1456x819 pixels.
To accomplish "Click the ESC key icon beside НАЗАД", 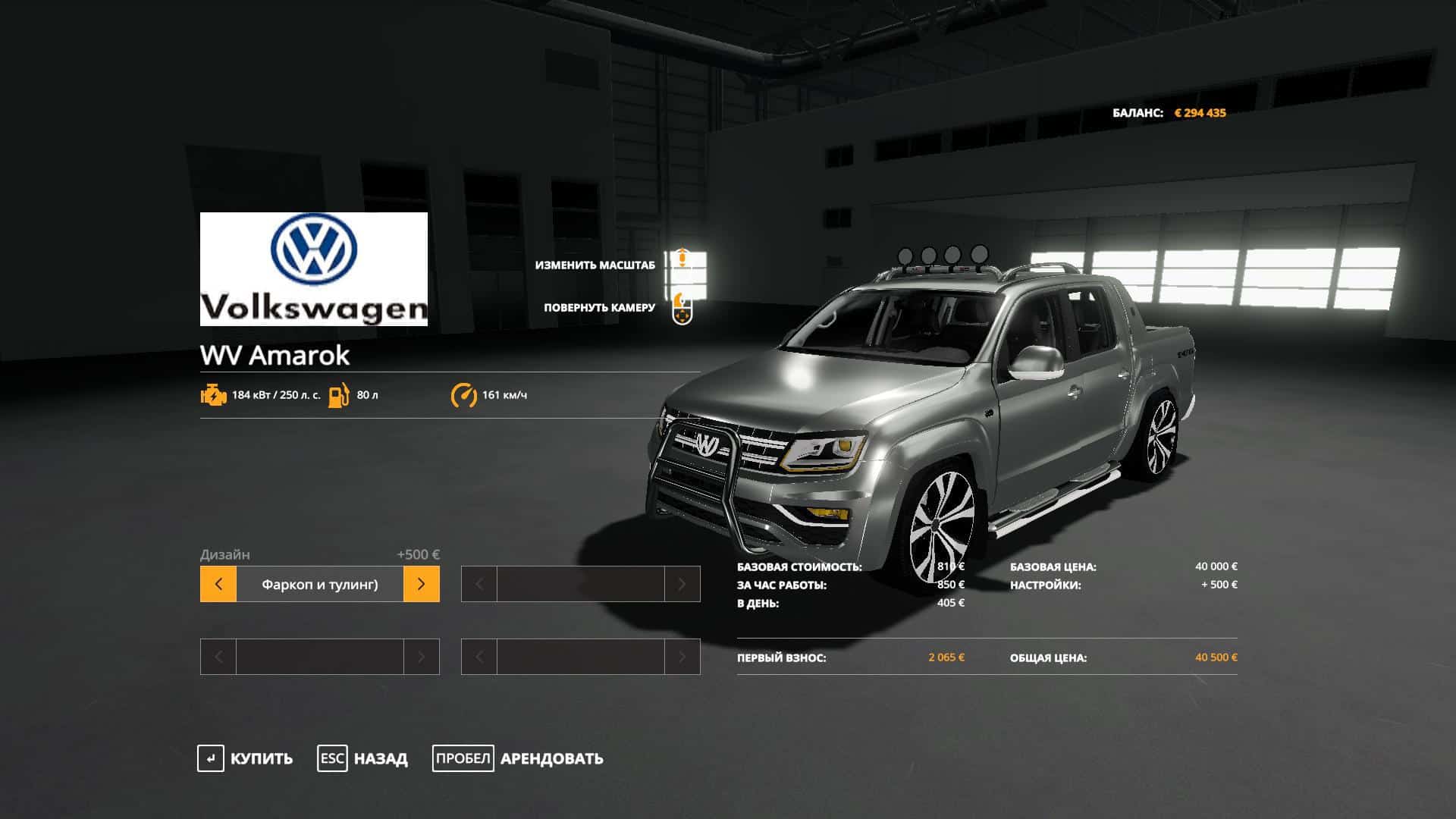I will (x=331, y=758).
